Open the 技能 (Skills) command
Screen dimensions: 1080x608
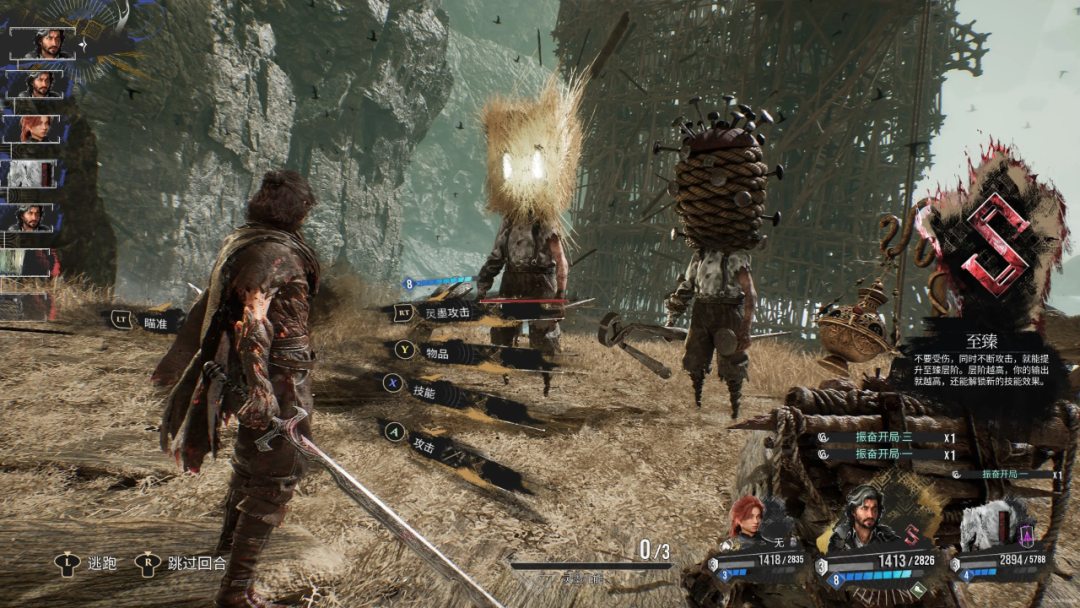pyautogui.click(x=423, y=393)
